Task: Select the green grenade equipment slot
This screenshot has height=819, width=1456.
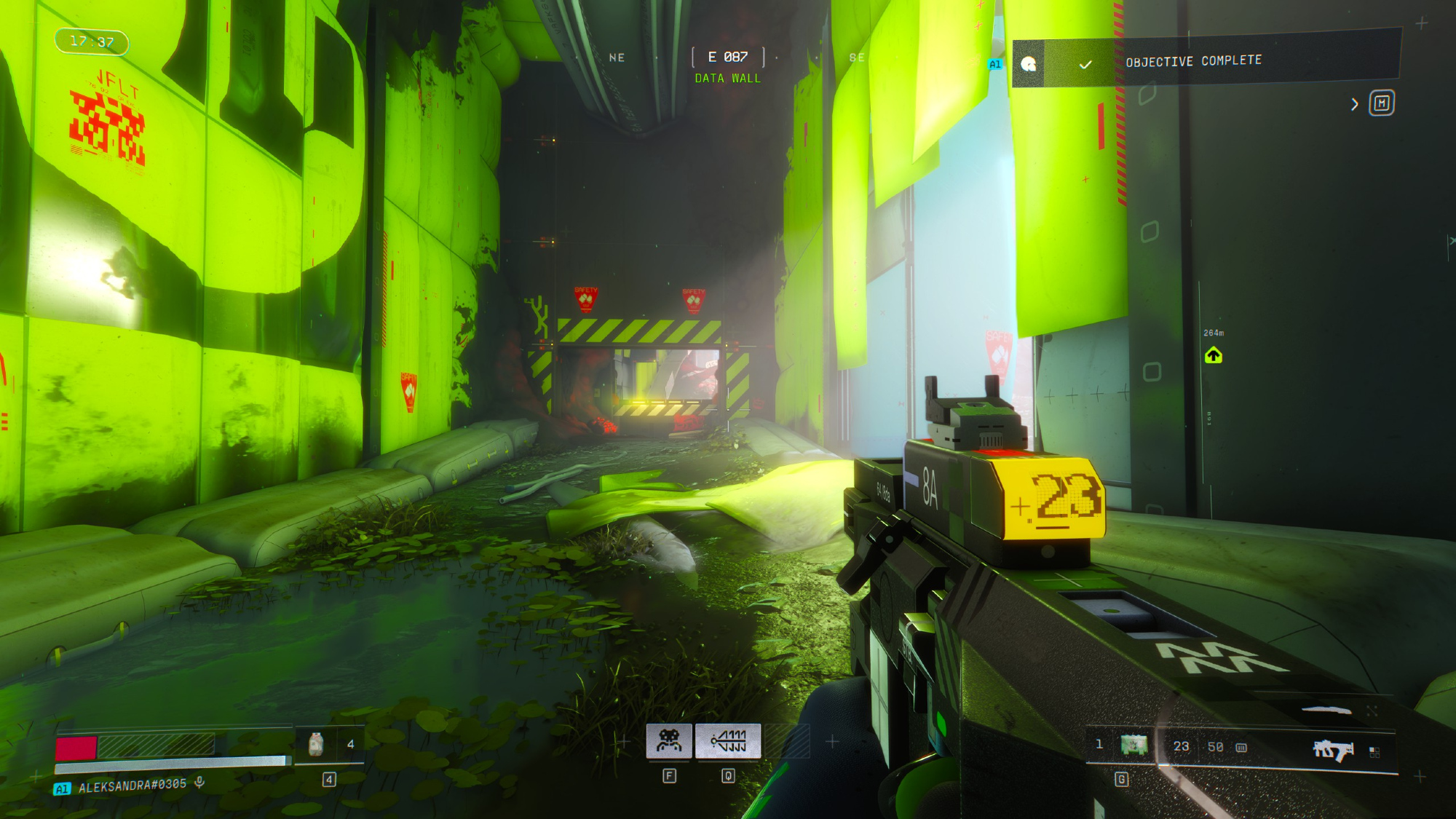Action: tap(1133, 745)
